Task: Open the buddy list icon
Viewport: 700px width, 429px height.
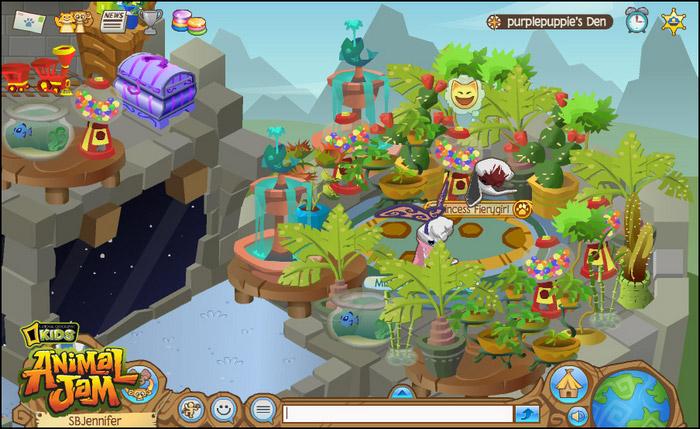Action: [x=70, y=21]
